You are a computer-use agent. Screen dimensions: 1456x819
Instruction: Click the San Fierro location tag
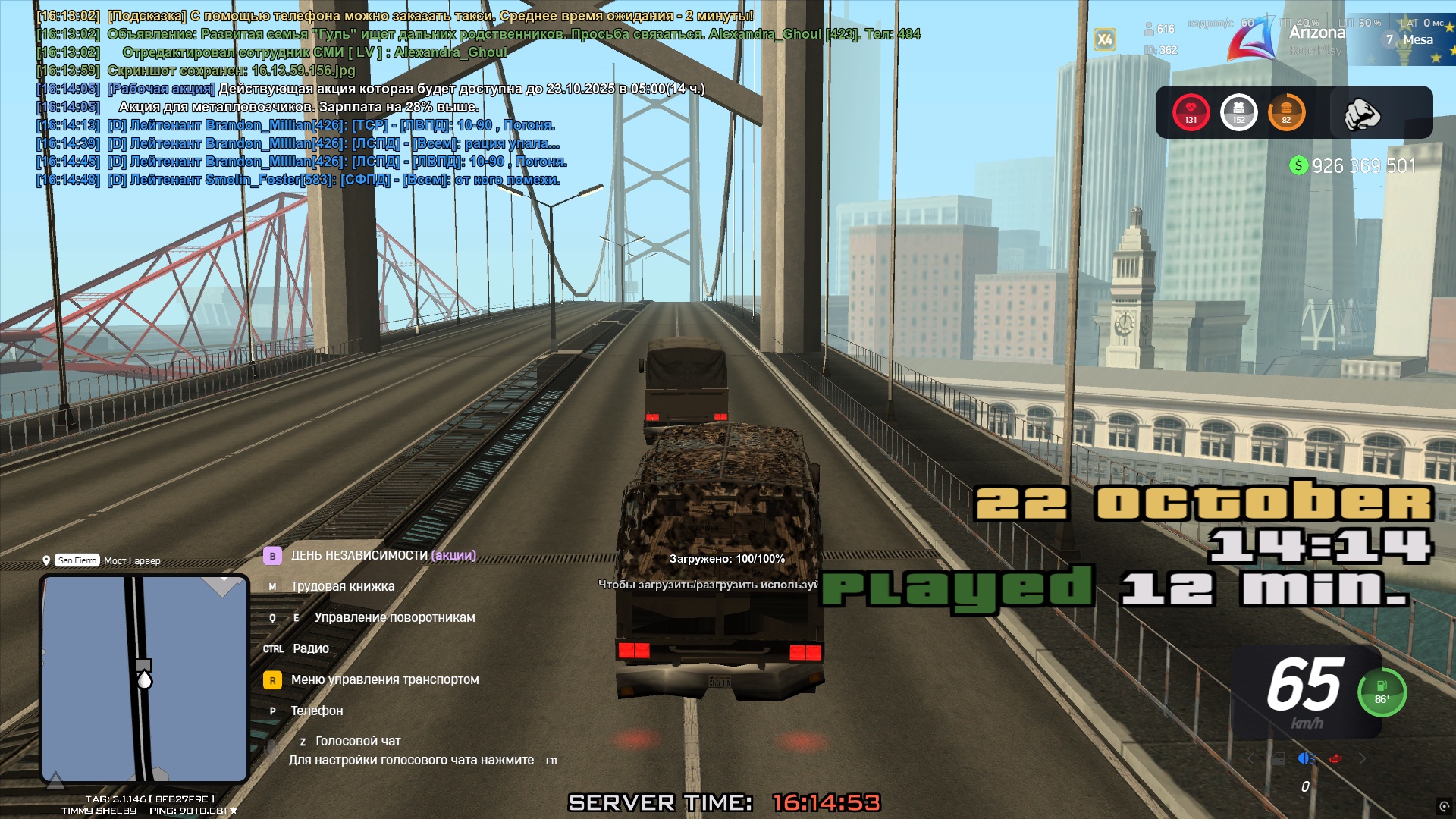[77, 560]
